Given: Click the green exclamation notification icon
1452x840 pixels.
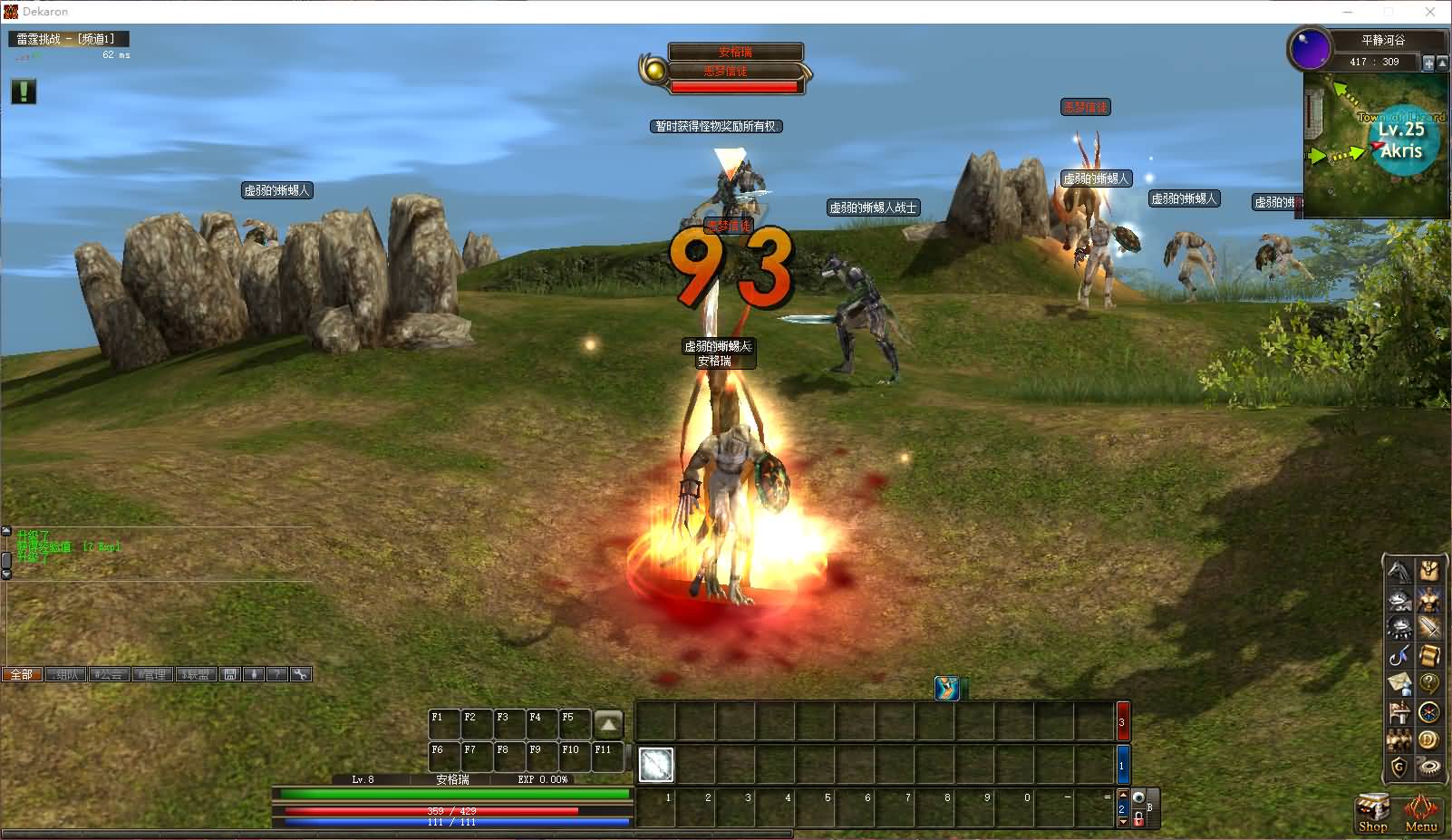Looking at the screenshot, I should tap(24, 92).
